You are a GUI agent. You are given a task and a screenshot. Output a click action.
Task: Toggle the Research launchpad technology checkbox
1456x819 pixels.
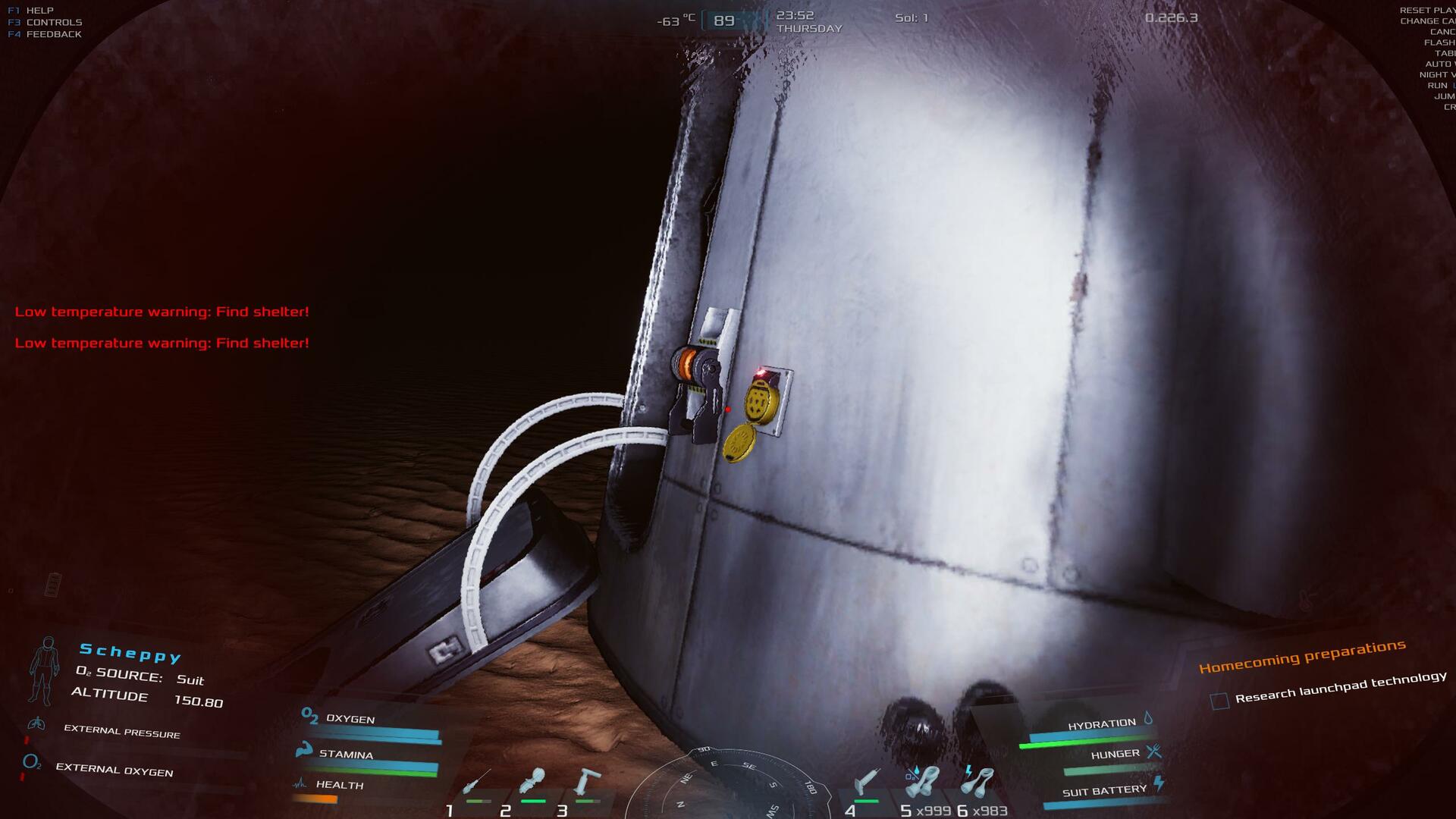(1219, 701)
